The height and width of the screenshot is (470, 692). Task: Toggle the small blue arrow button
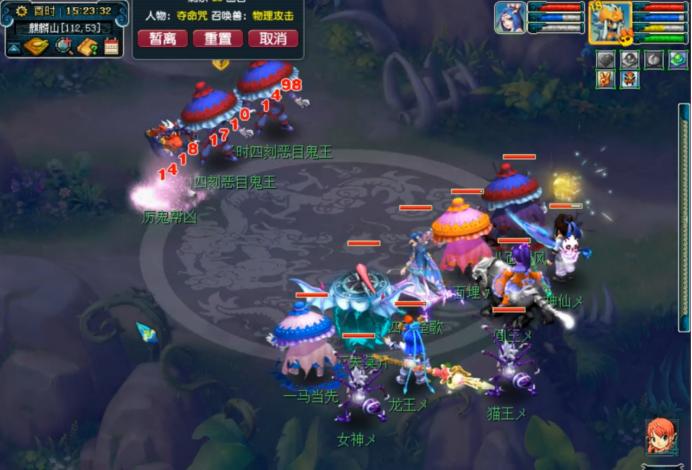click(x=14, y=47)
